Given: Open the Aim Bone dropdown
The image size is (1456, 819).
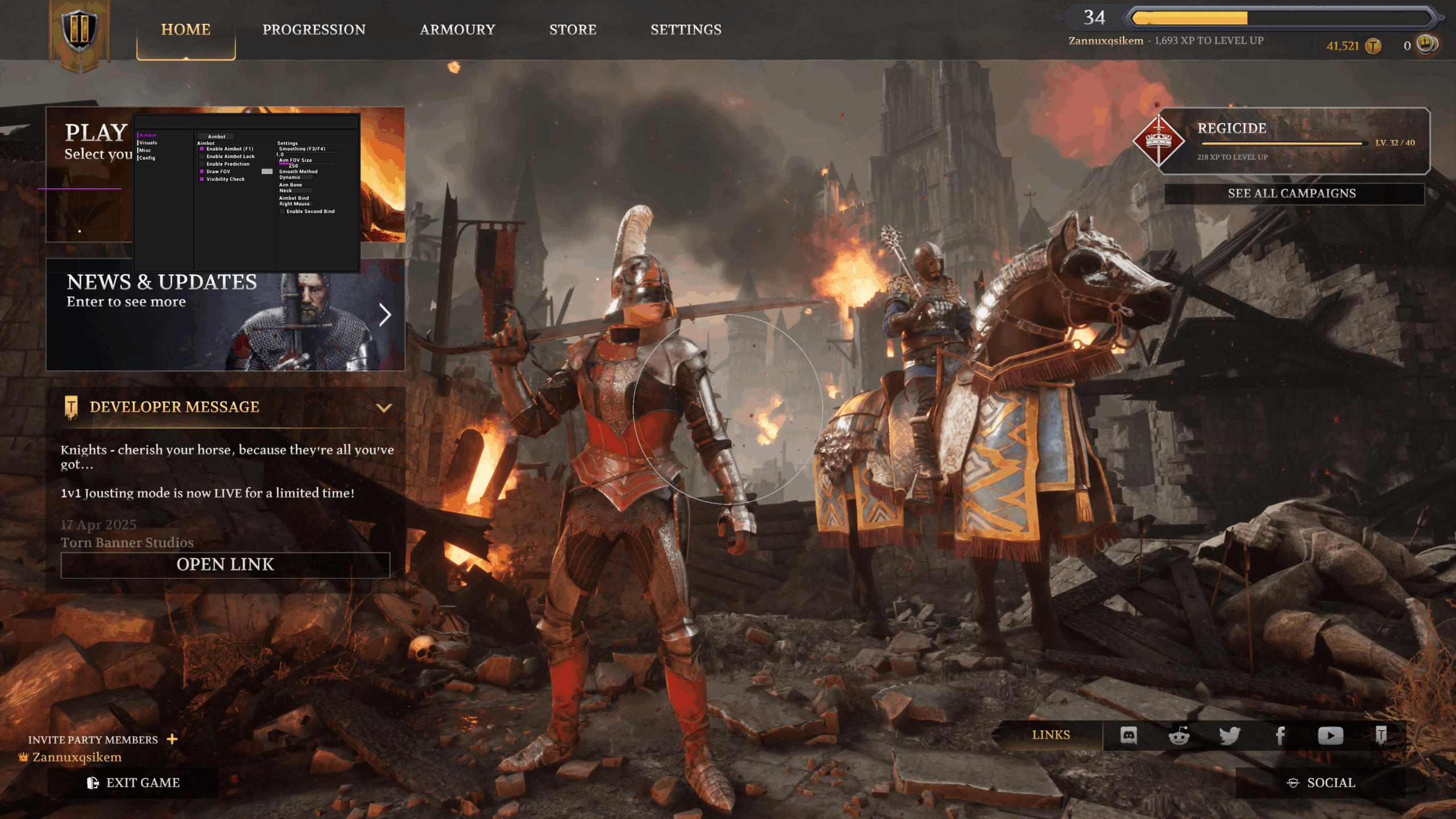Looking at the screenshot, I should point(296,191).
